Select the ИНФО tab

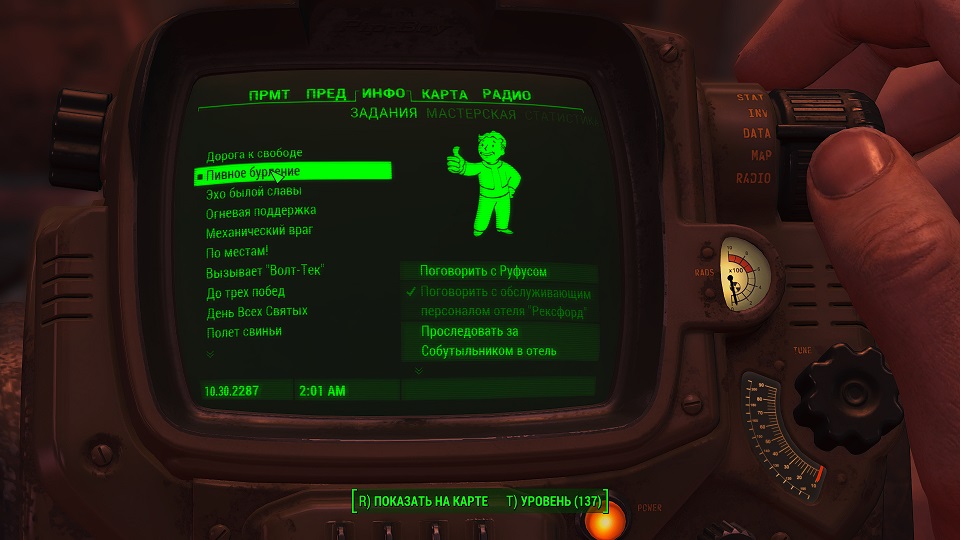point(383,94)
